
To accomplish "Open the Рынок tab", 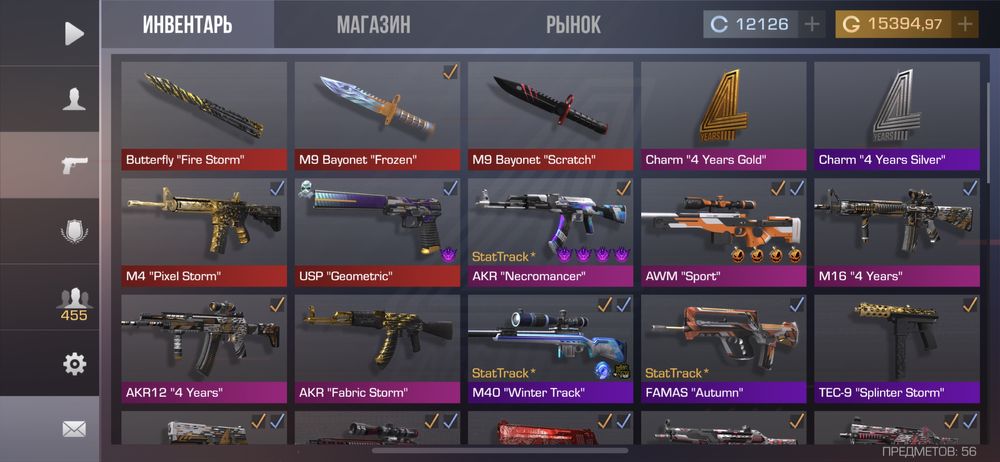I will [x=573, y=25].
